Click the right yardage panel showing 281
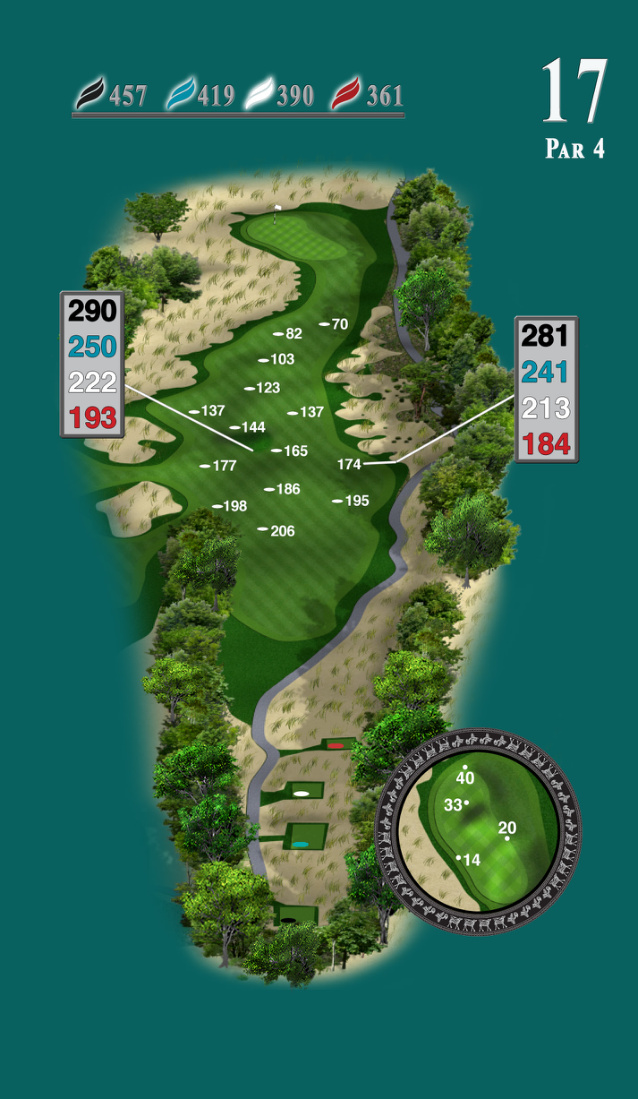638x1099 pixels. coord(546,389)
